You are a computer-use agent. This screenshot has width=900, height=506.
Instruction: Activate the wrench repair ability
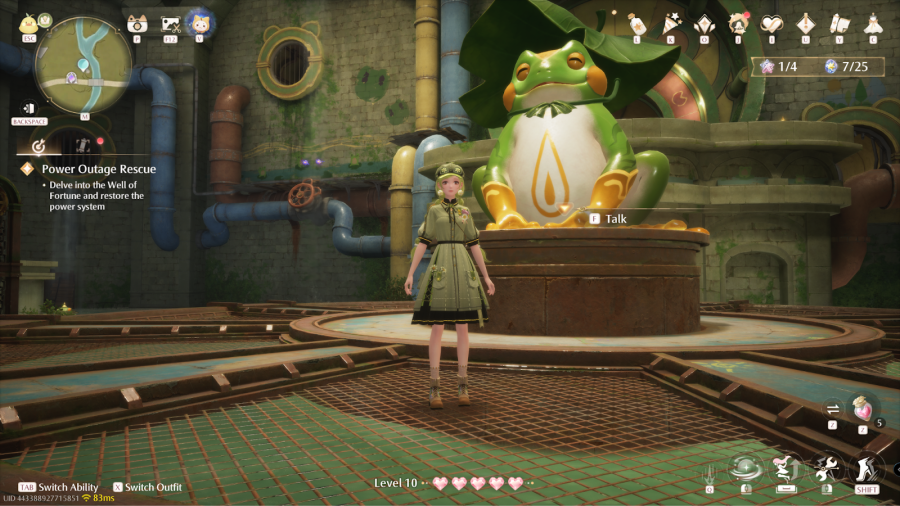[826, 468]
